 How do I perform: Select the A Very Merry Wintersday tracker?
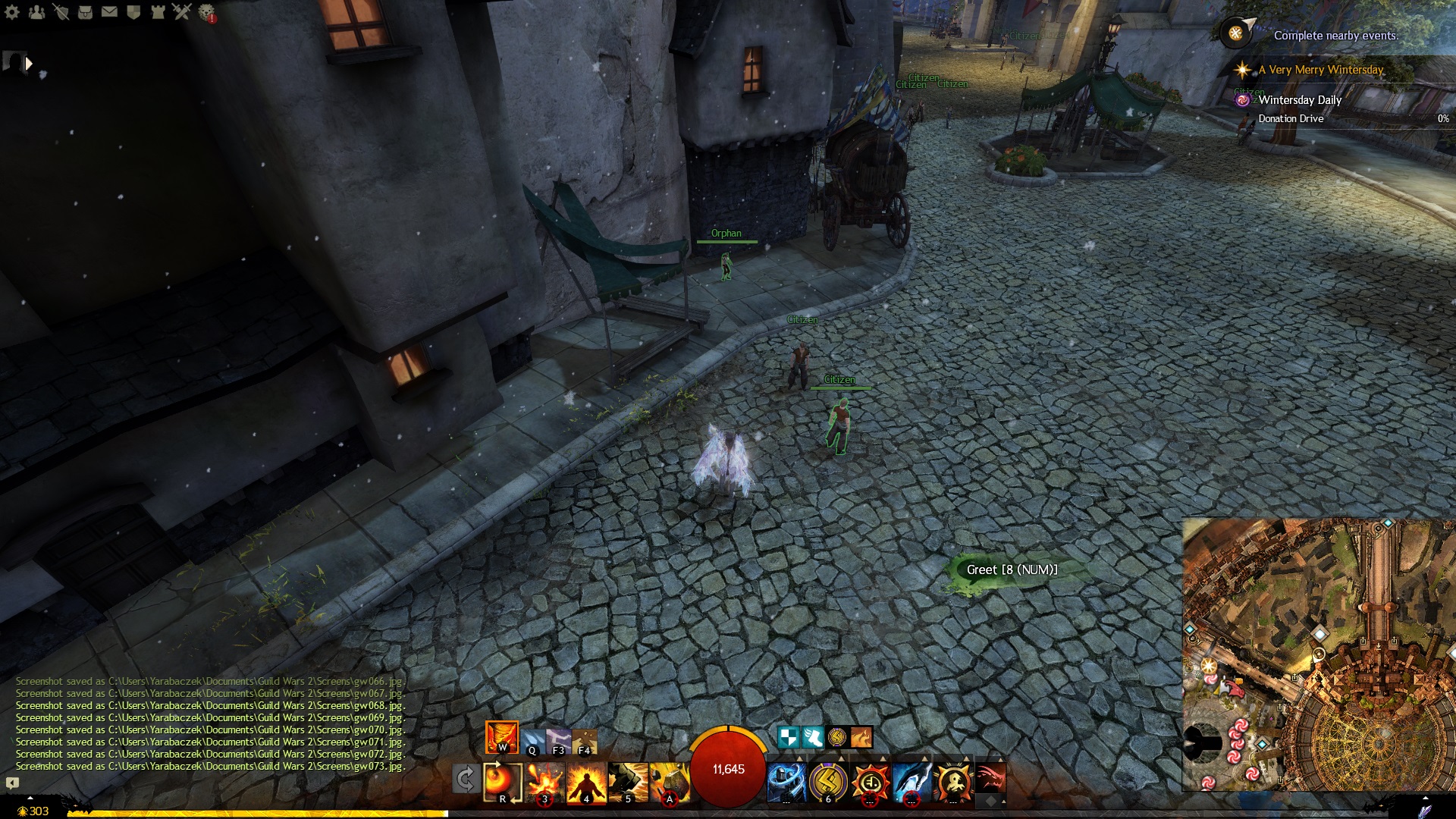click(1320, 70)
